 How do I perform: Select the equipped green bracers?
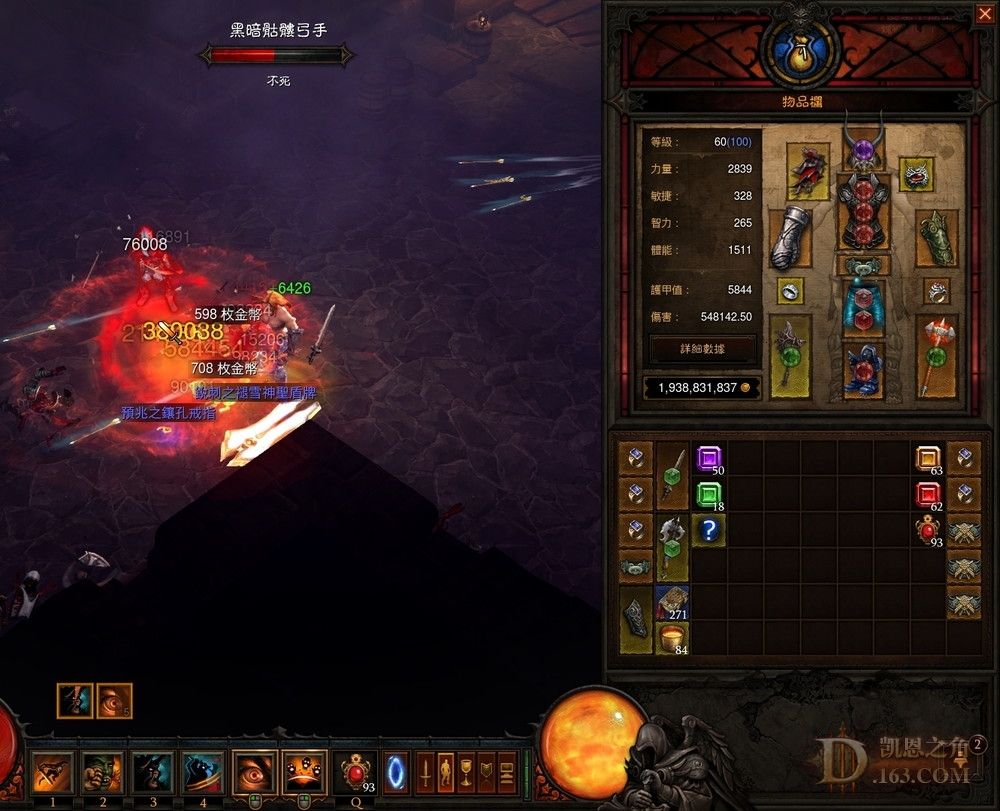(x=936, y=237)
